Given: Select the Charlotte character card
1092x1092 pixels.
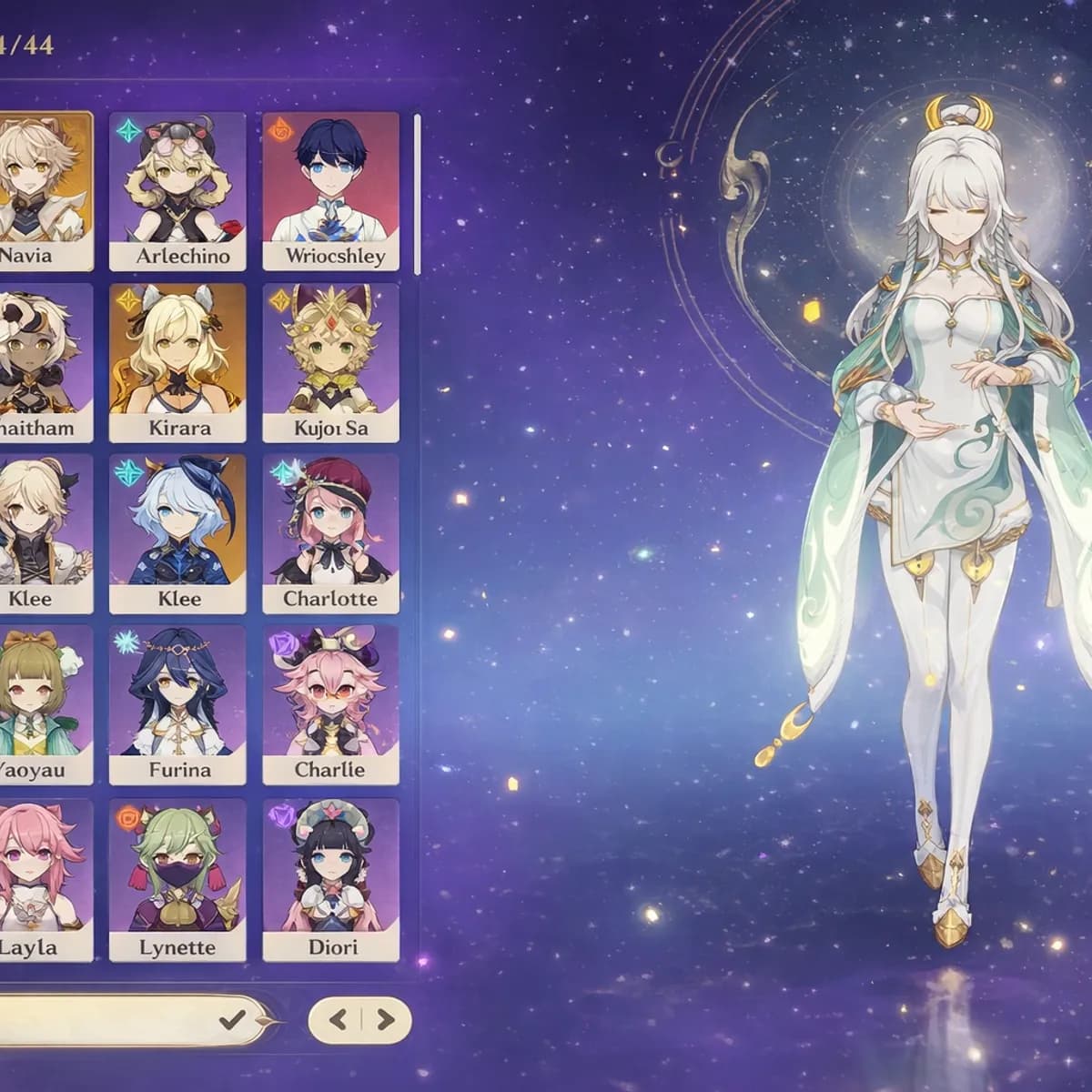Looking at the screenshot, I should pyautogui.click(x=330, y=533).
